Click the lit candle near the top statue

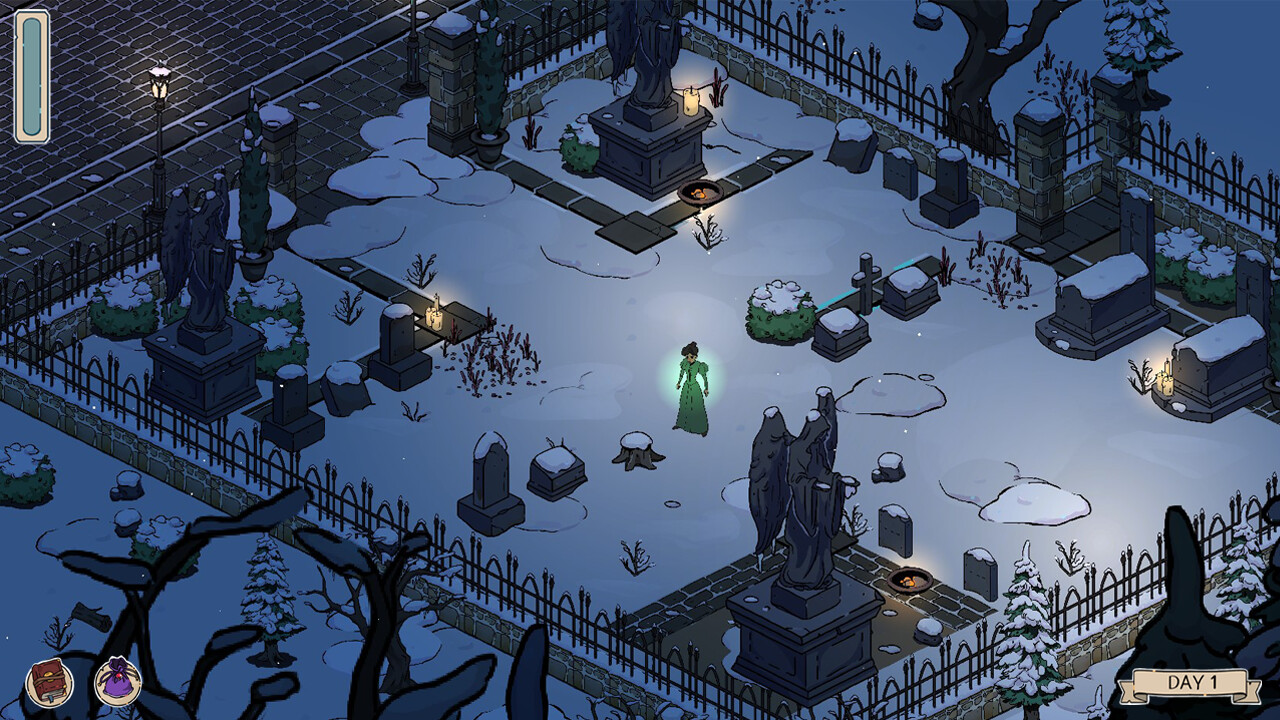(688, 100)
